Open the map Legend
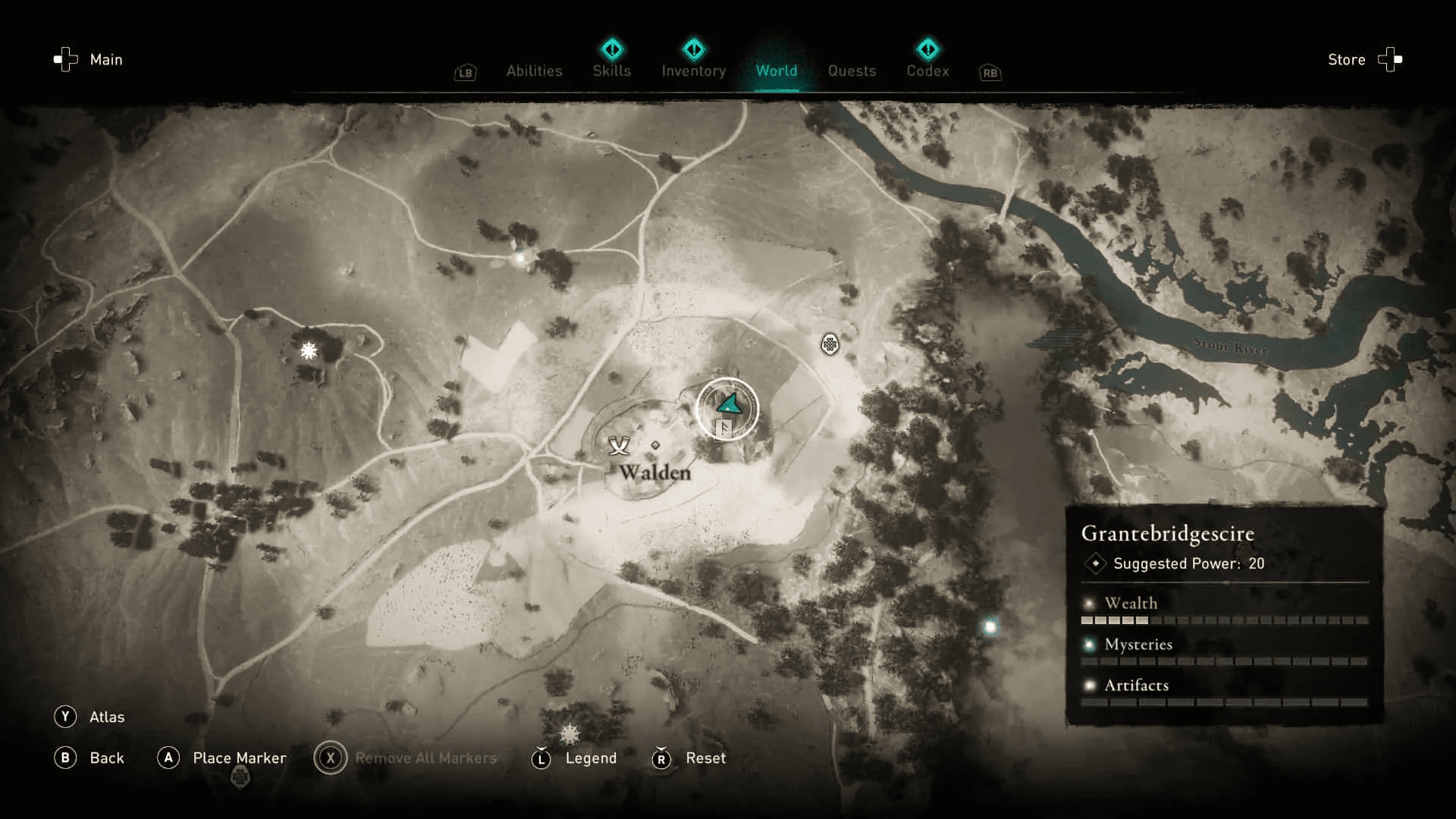This screenshot has width=1456, height=819. tap(591, 758)
